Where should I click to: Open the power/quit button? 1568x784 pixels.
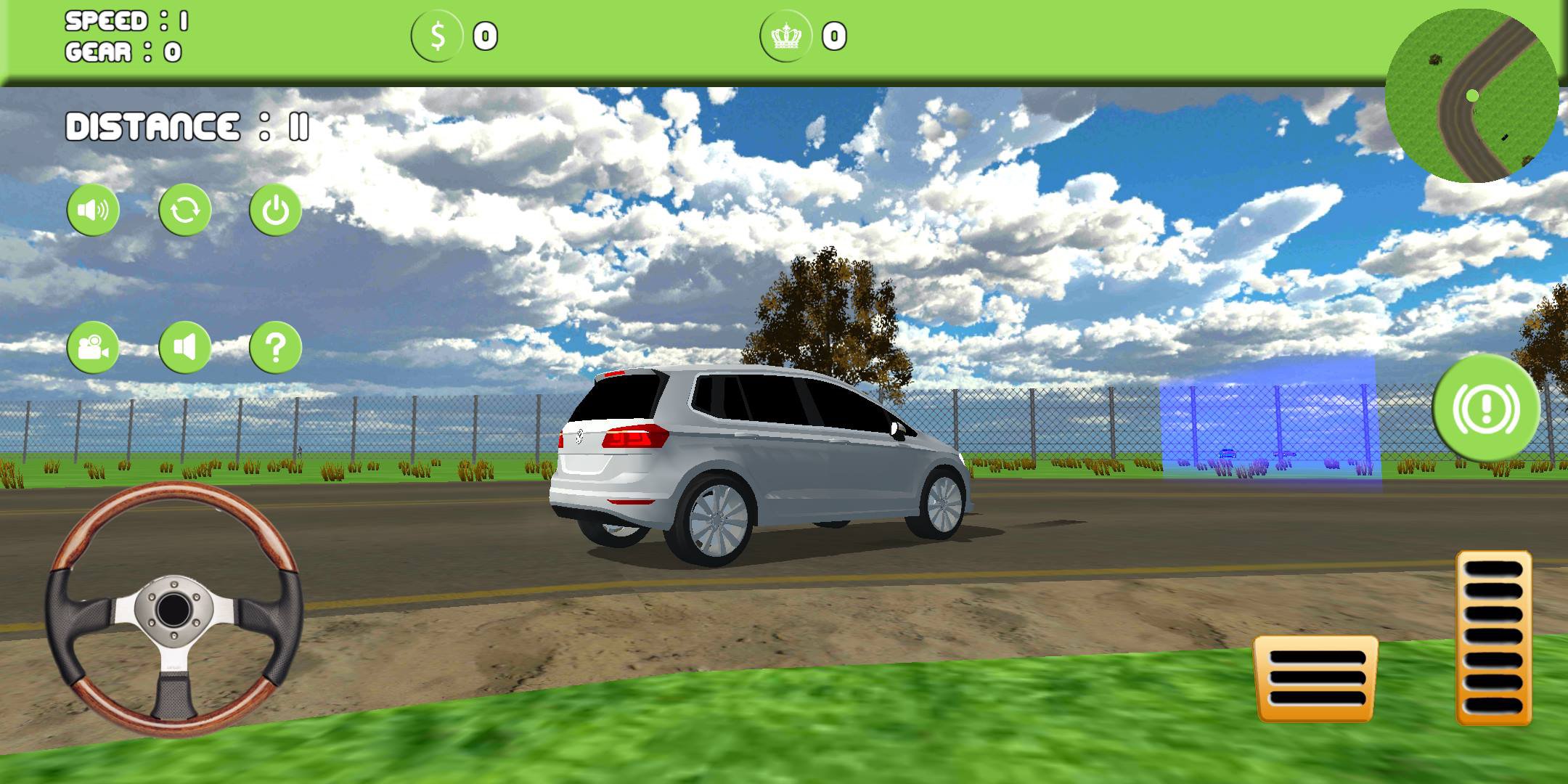(x=273, y=209)
